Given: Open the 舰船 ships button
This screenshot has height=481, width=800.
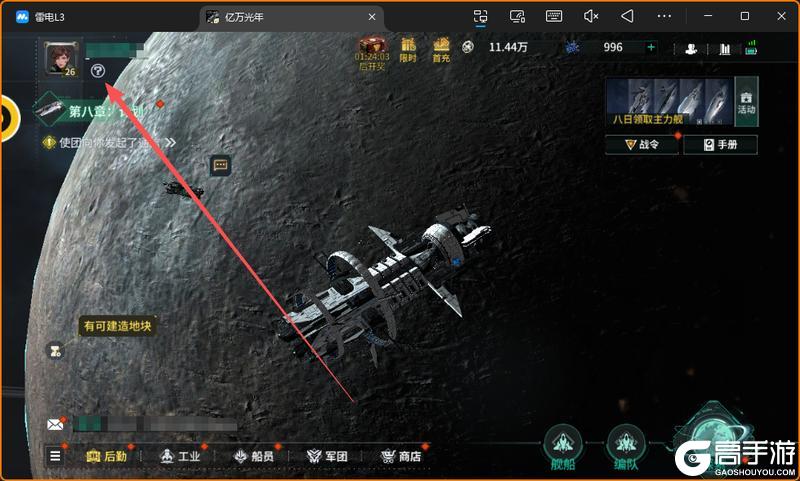Looking at the screenshot, I should [563, 447].
